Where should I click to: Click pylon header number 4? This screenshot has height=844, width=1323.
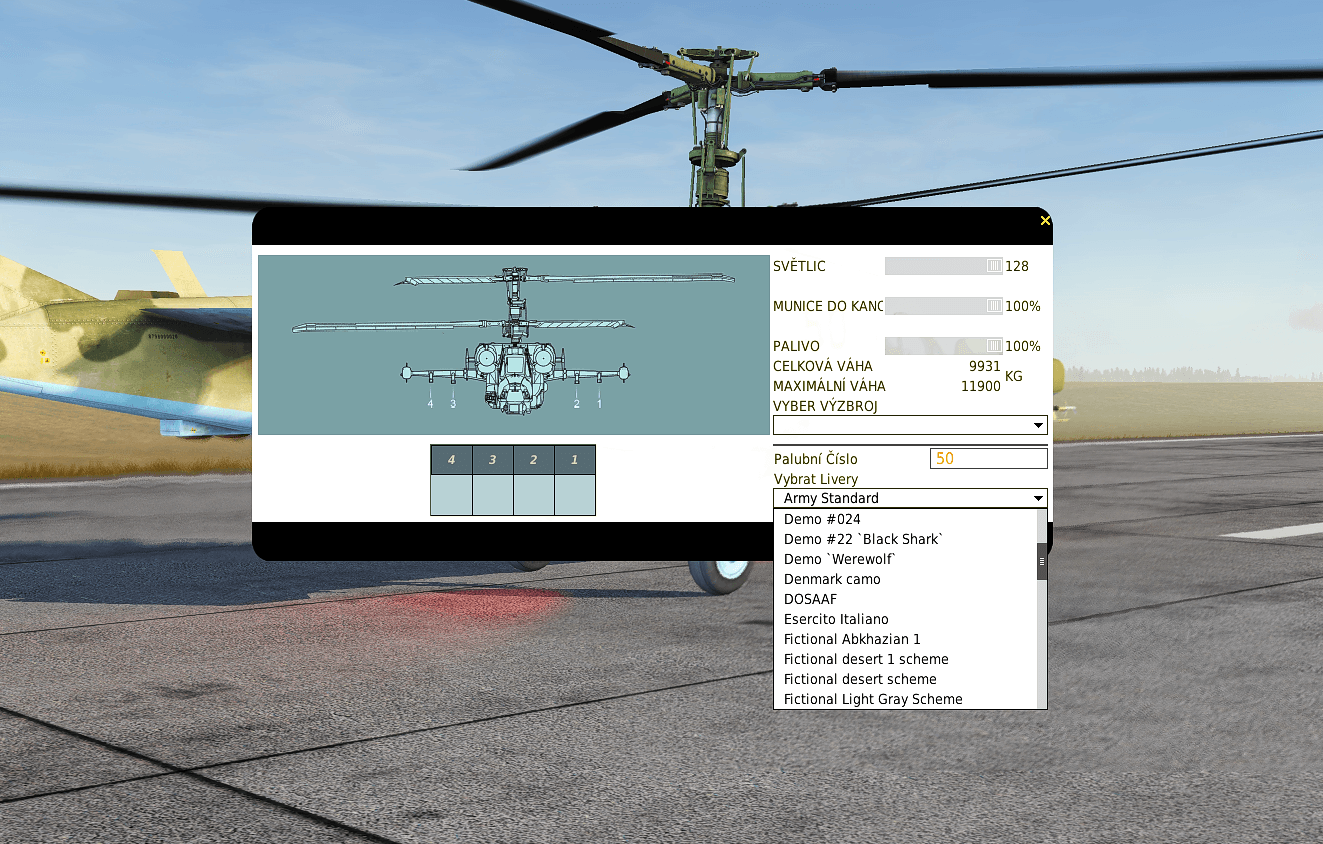point(452,460)
